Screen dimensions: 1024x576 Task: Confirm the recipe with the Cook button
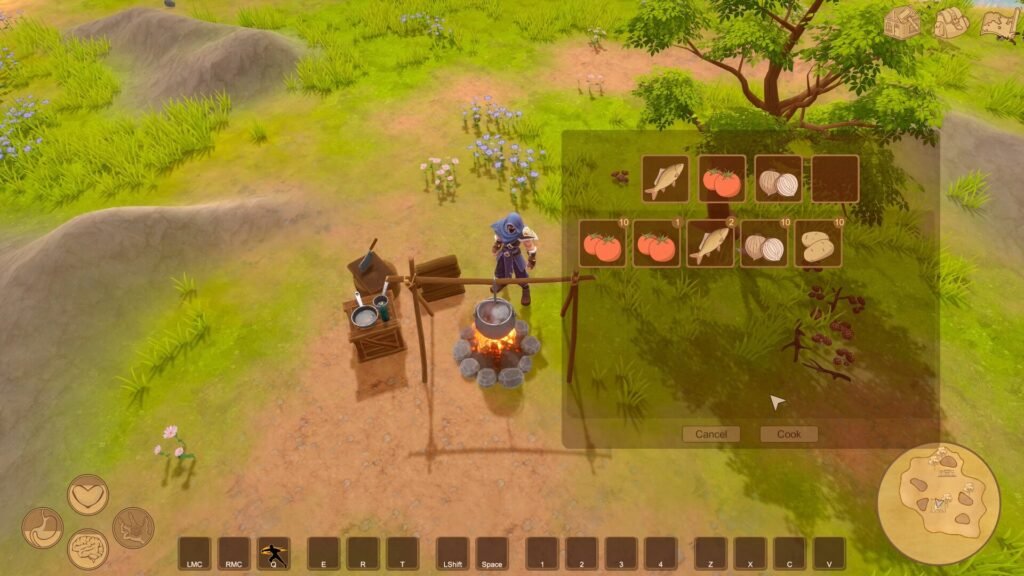pos(789,434)
